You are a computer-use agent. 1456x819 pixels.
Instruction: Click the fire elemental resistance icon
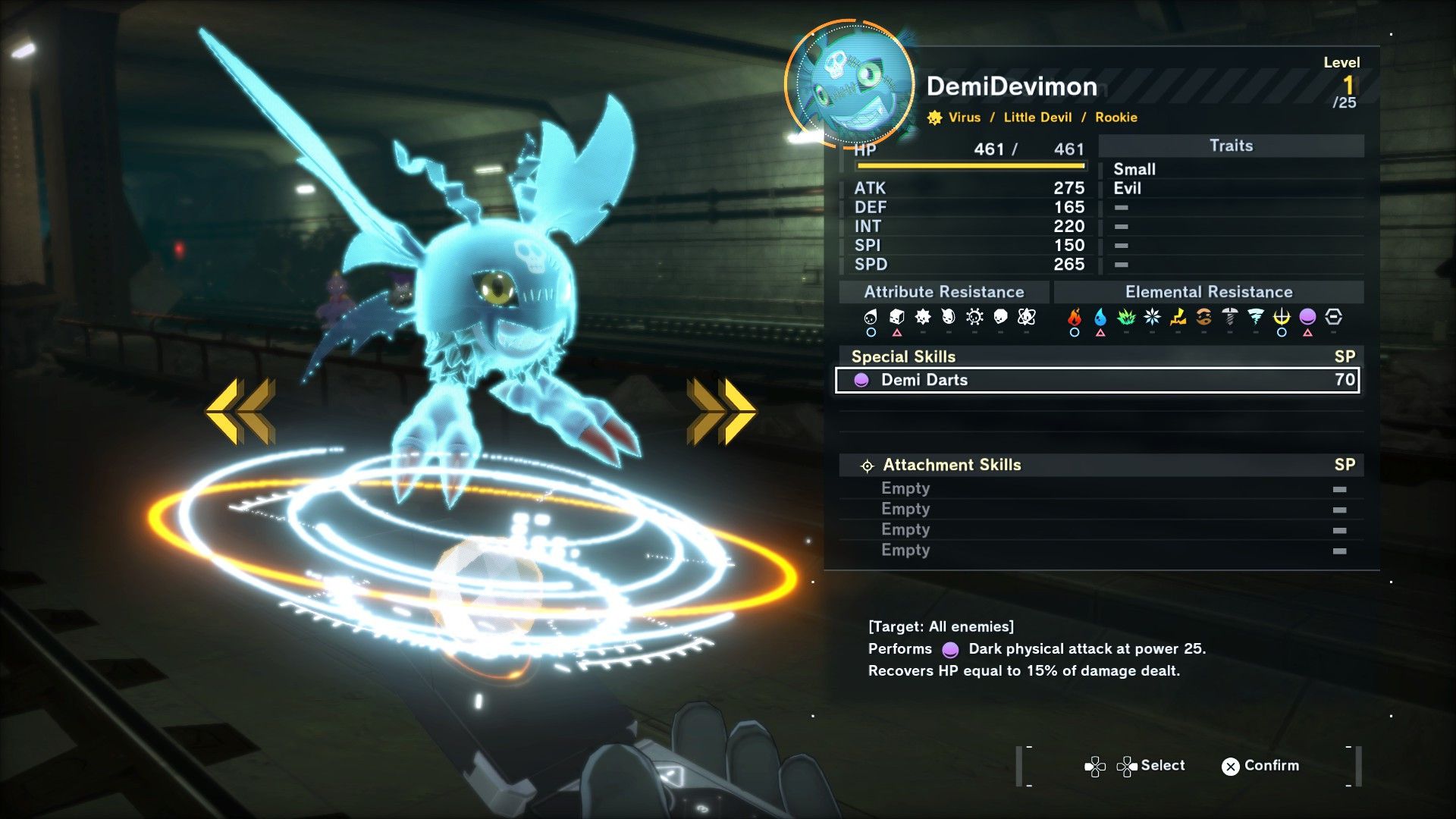coord(1075,317)
